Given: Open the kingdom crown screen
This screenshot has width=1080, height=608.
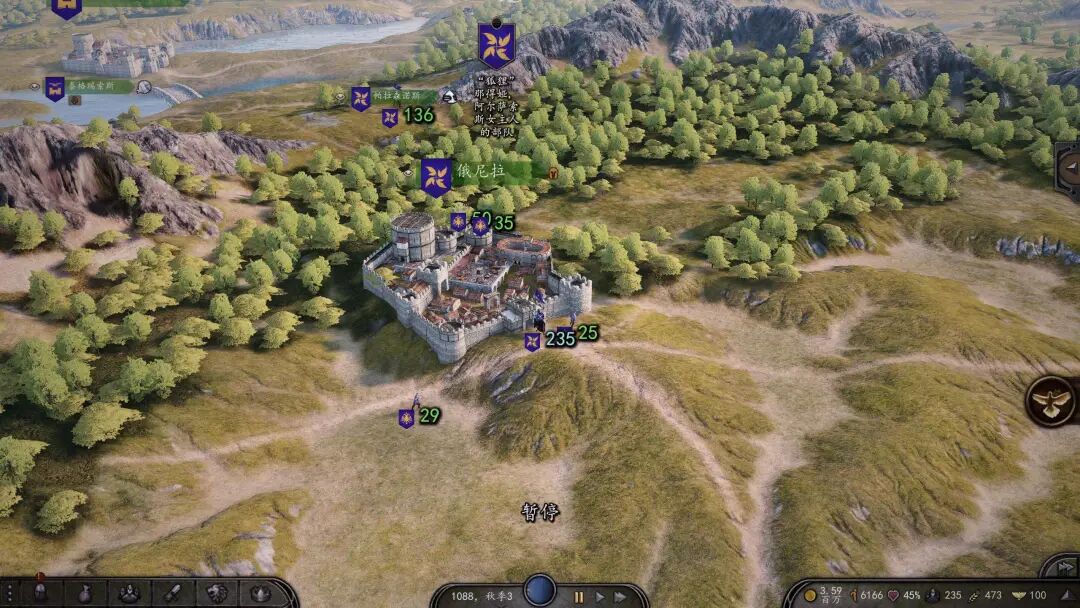Looking at the screenshot, I should click(260, 593).
